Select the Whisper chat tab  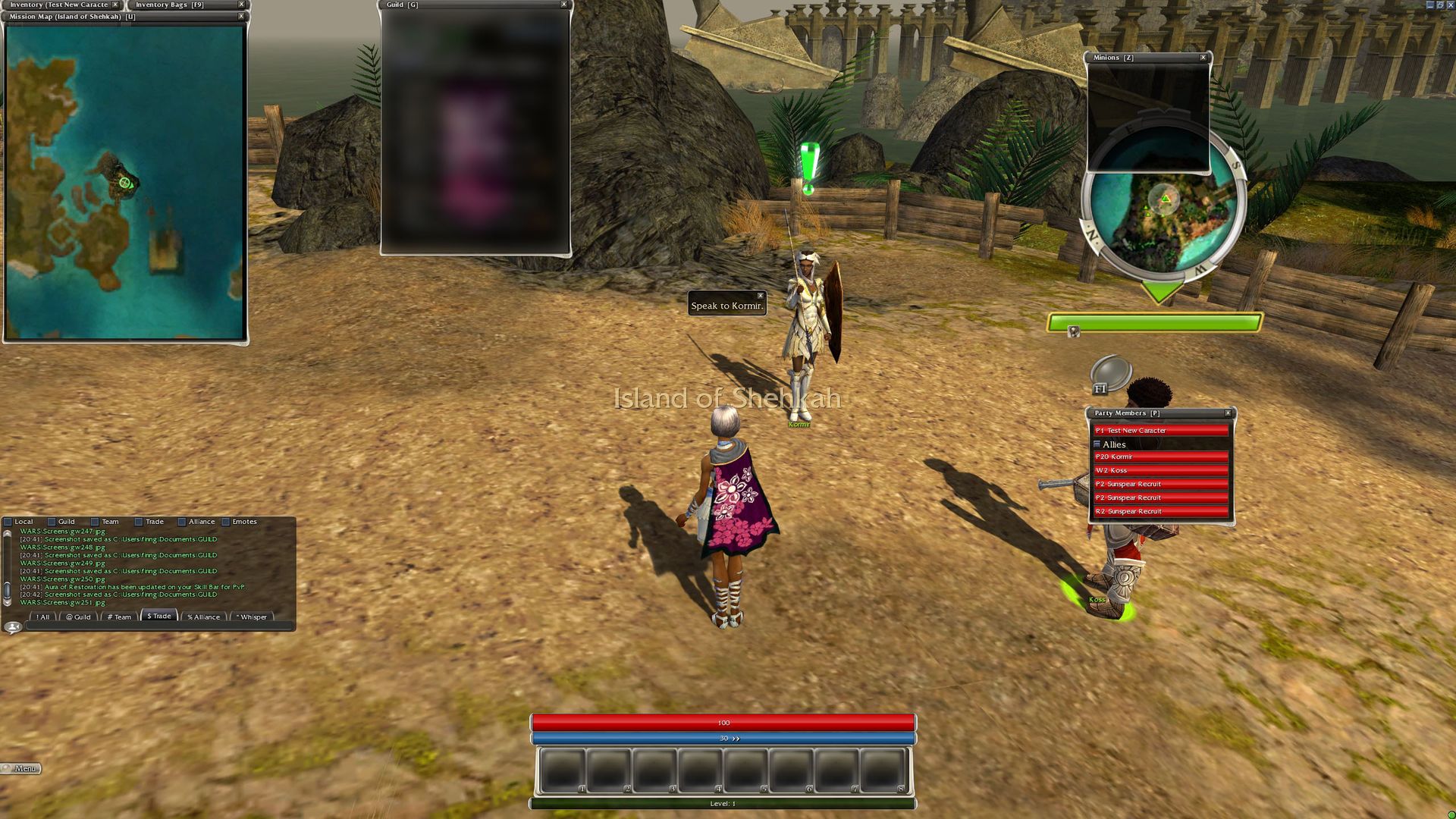pyautogui.click(x=252, y=617)
